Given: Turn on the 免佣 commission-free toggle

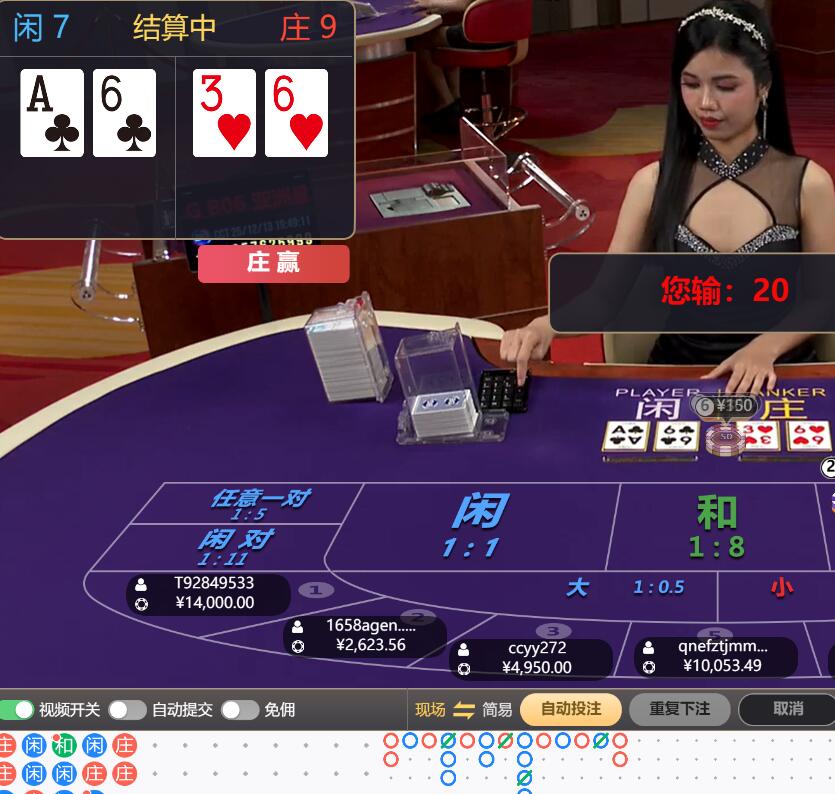Looking at the screenshot, I should click(239, 710).
